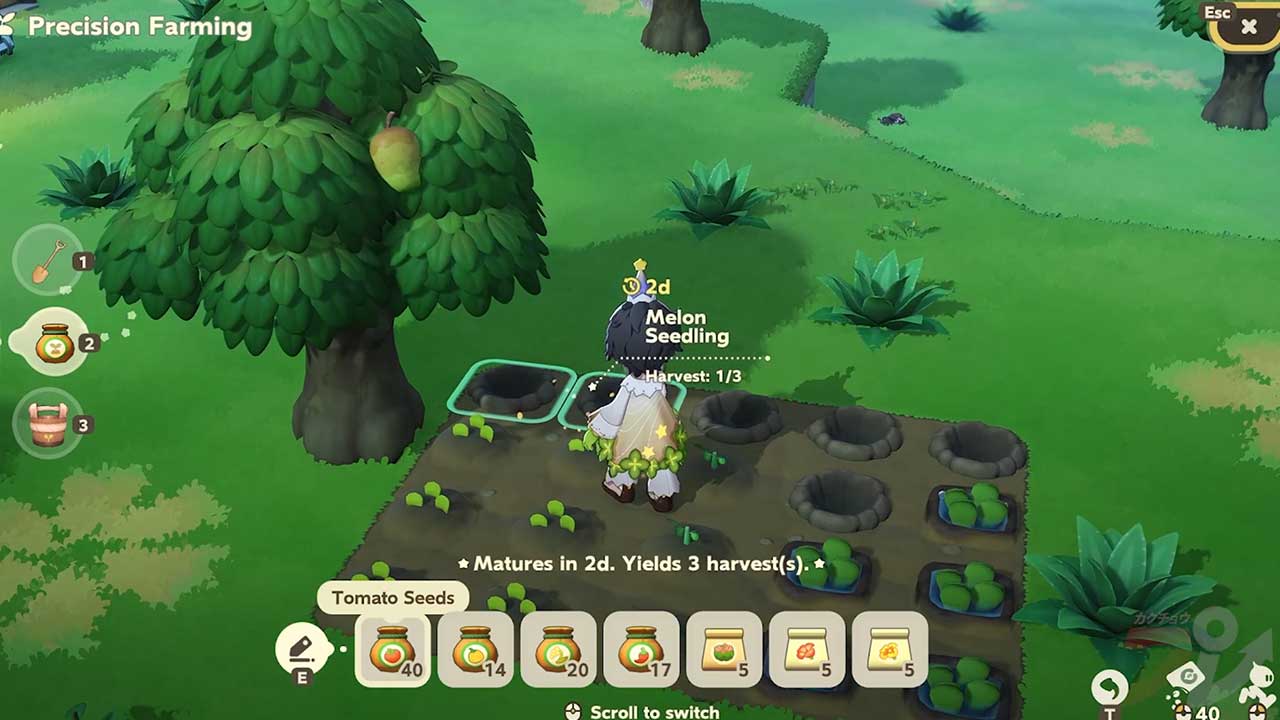The height and width of the screenshot is (720, 1280).
Task: Select the pink flower seed packet
Action: click(x=725, y=650)
